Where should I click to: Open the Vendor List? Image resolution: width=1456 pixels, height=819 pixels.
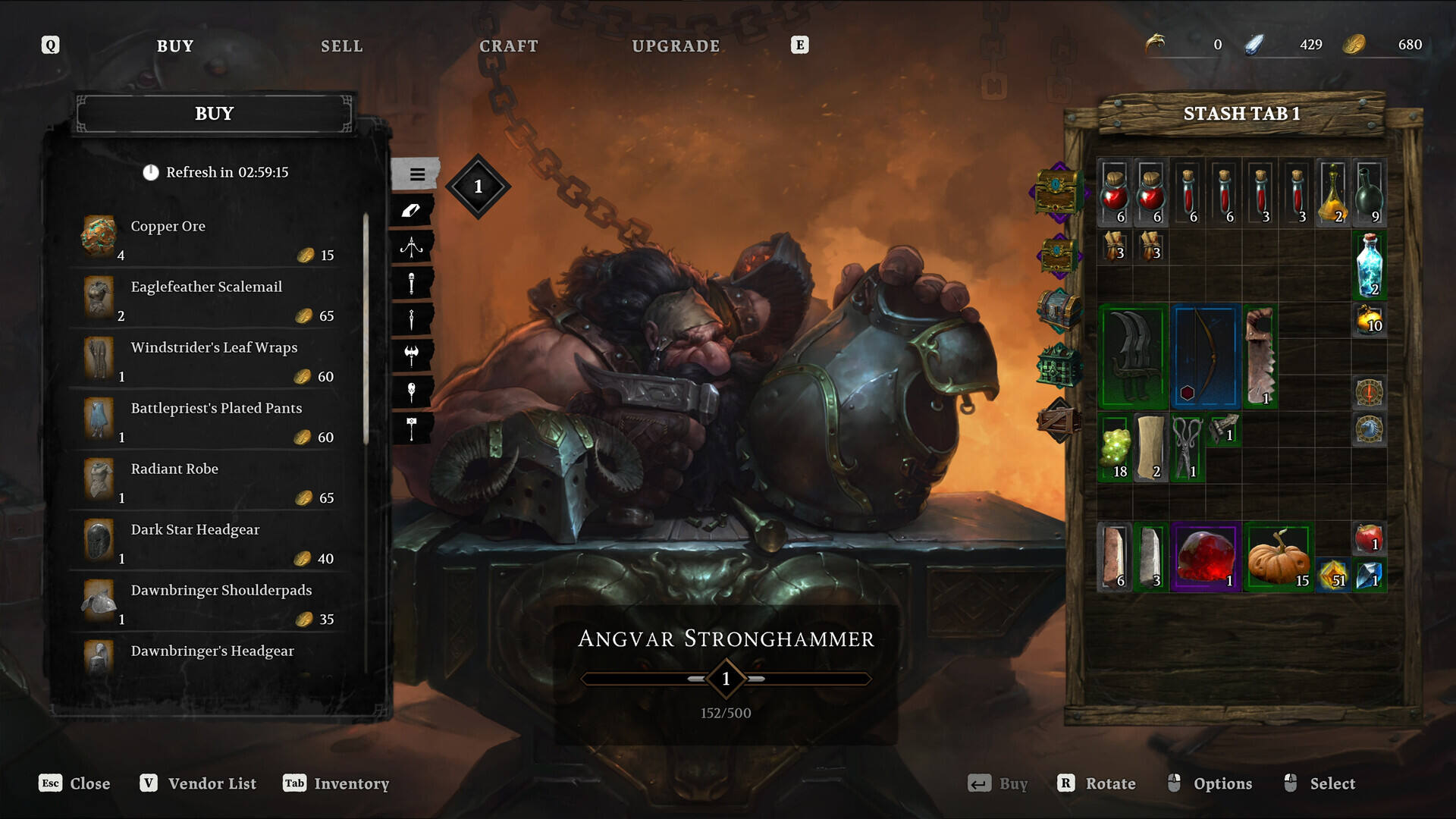tap(199, 783)
